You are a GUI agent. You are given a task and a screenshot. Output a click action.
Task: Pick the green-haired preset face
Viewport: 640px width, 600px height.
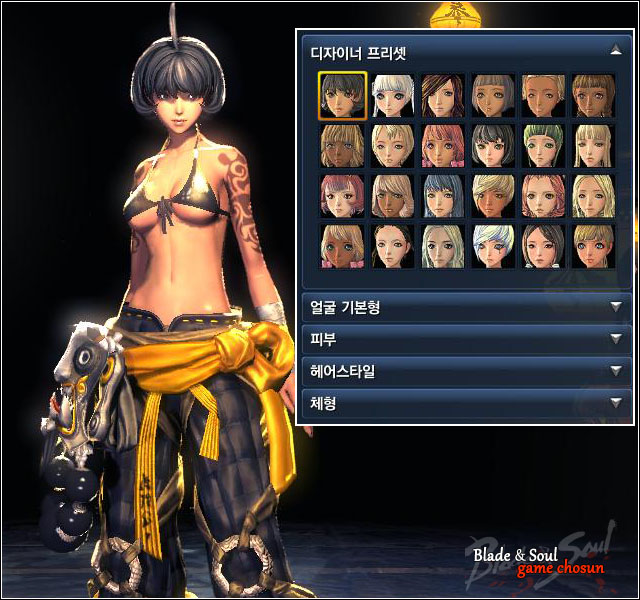544,146
